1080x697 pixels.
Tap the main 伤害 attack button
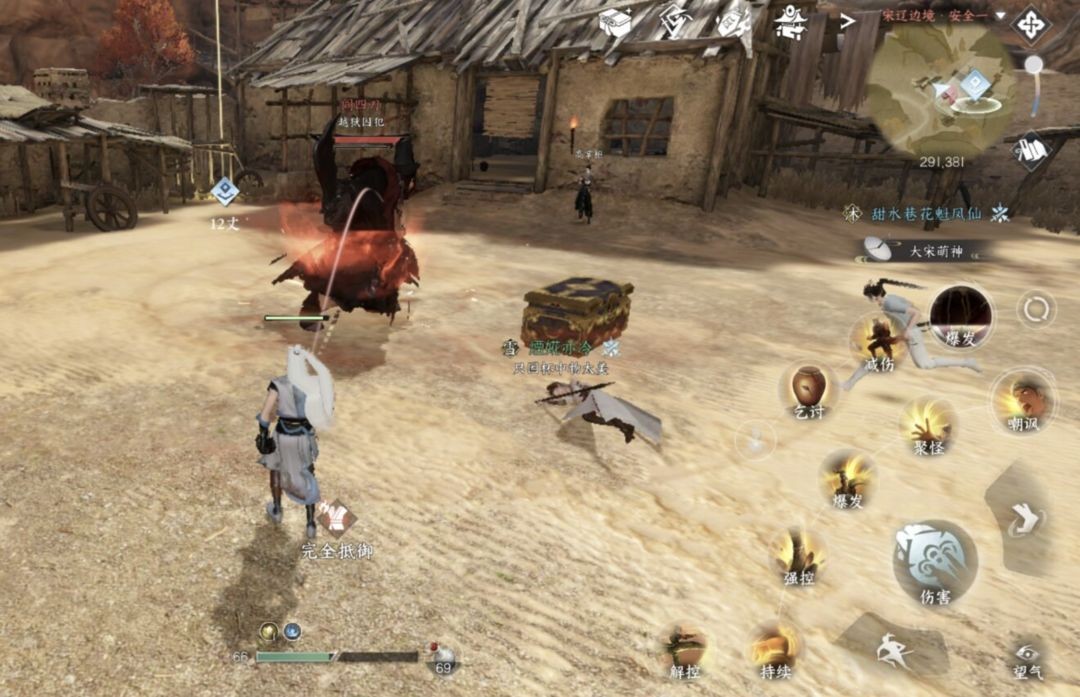tap(935, 560)
